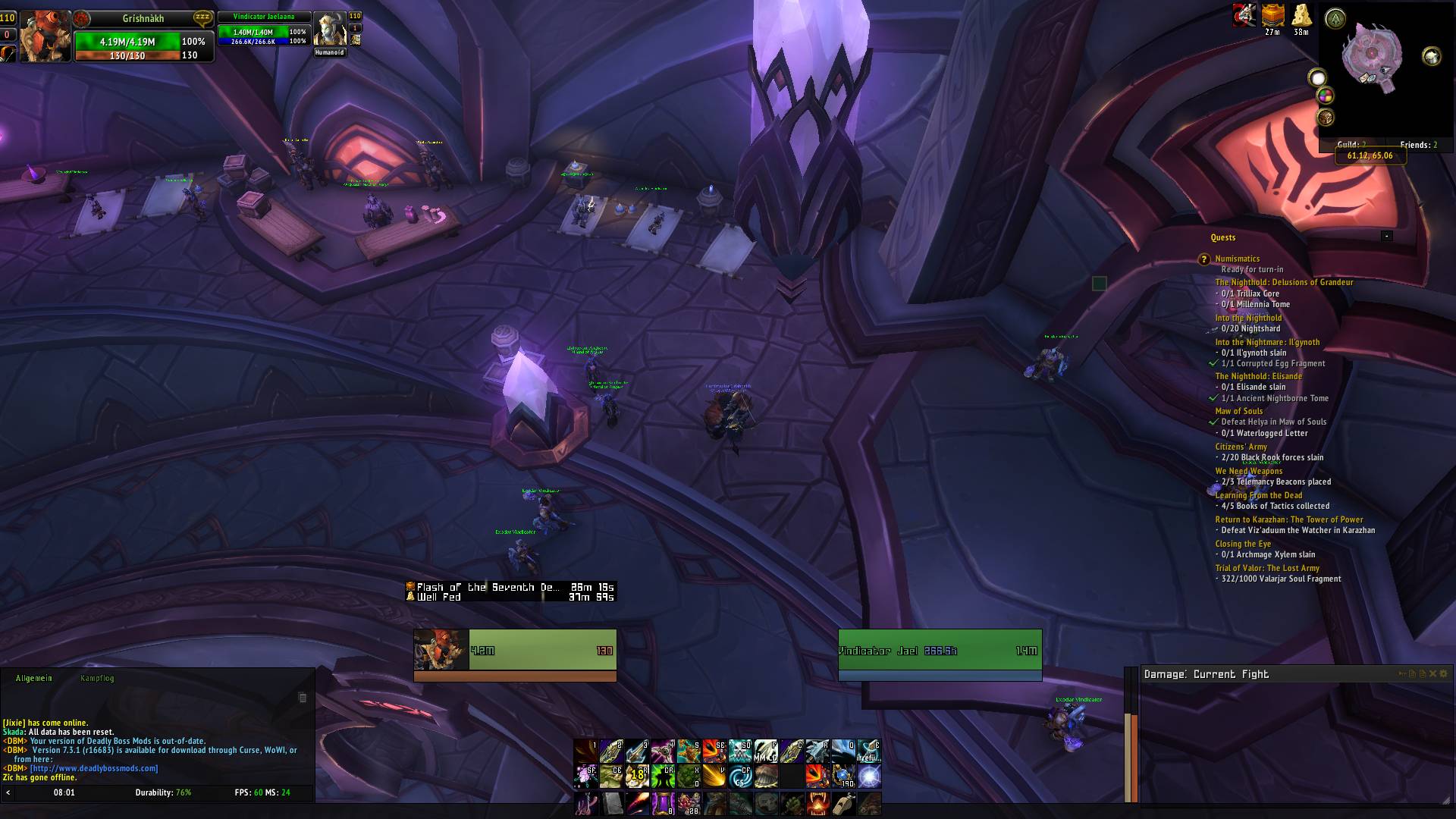Select the mug icon on the minimap edge

[x=1431, y=58]
